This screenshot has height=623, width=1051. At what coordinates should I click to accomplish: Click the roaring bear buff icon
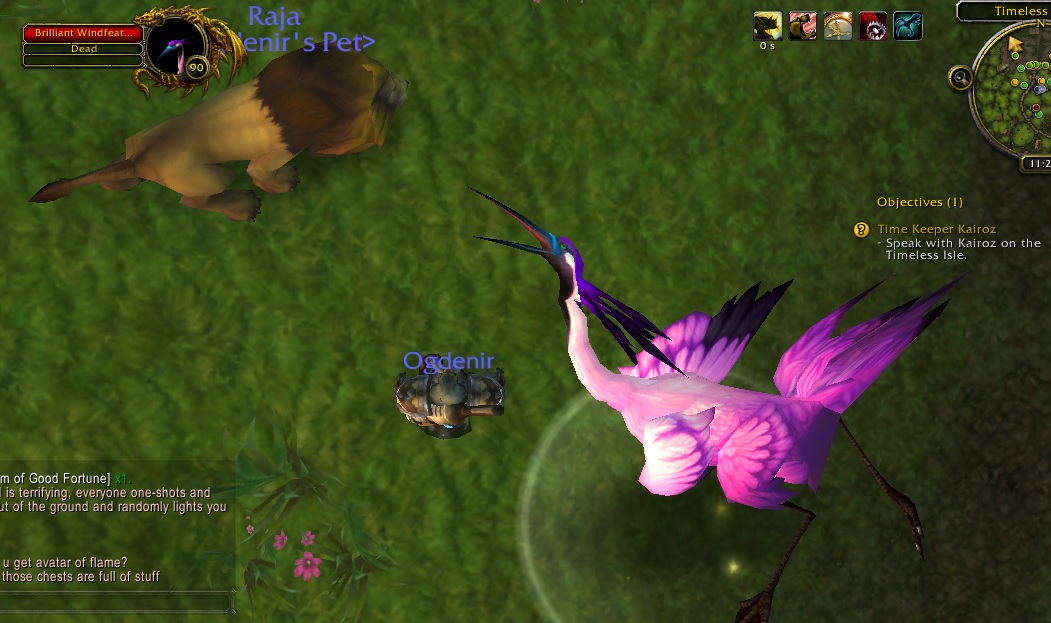coord(802,26)
